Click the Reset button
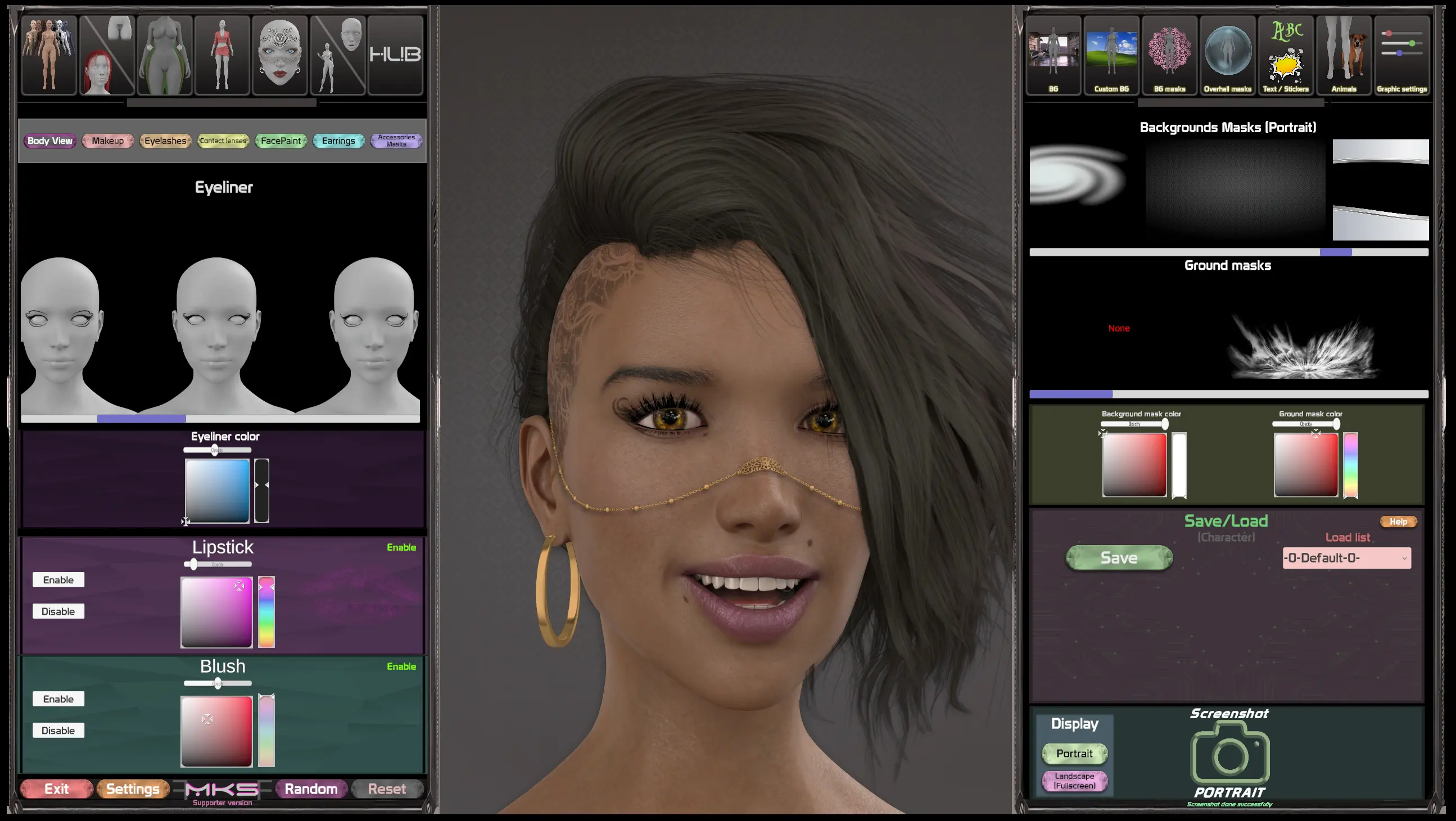The width and height of the screenshot is (1456, 821). [x=387, y=789]
